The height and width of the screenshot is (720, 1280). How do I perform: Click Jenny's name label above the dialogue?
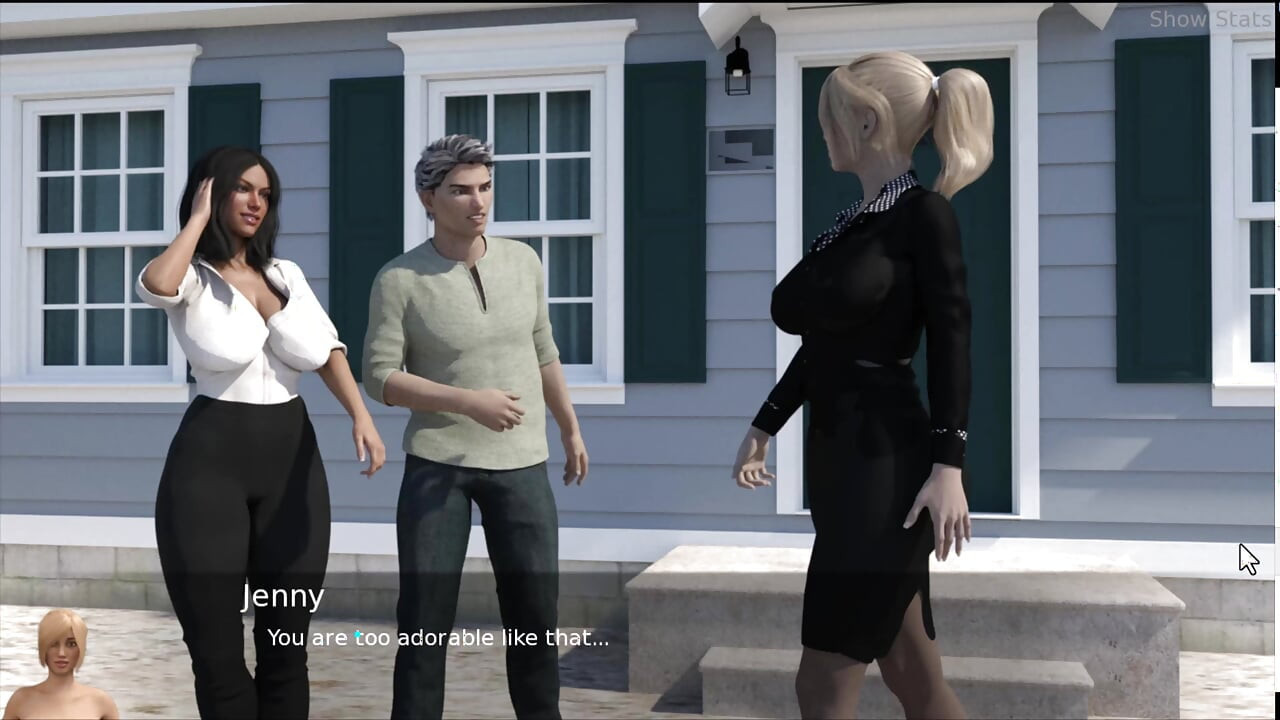pos(284,596)
